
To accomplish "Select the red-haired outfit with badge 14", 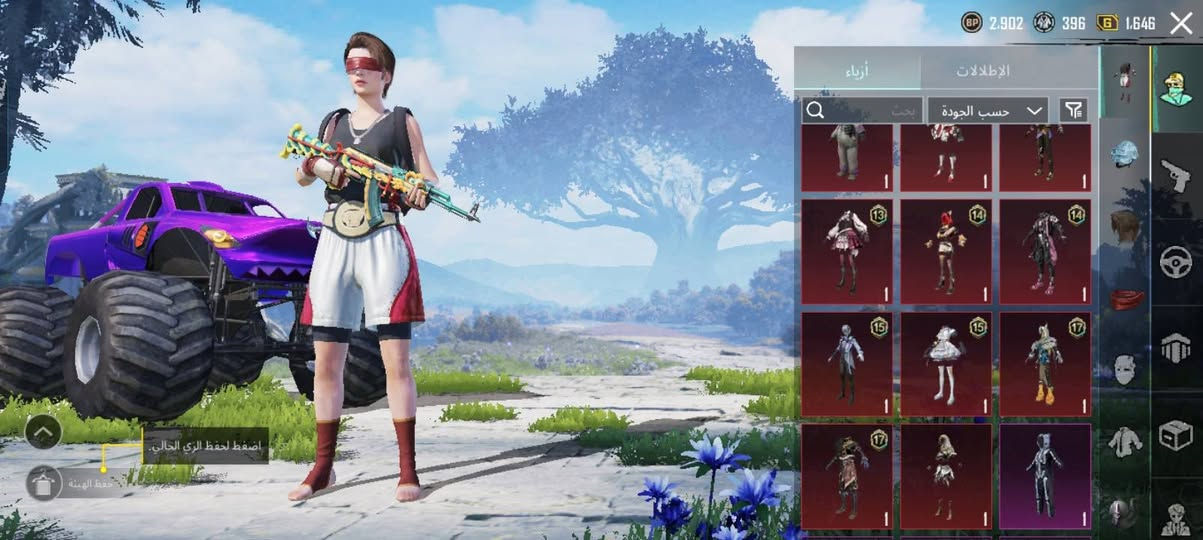I will 946,251.
